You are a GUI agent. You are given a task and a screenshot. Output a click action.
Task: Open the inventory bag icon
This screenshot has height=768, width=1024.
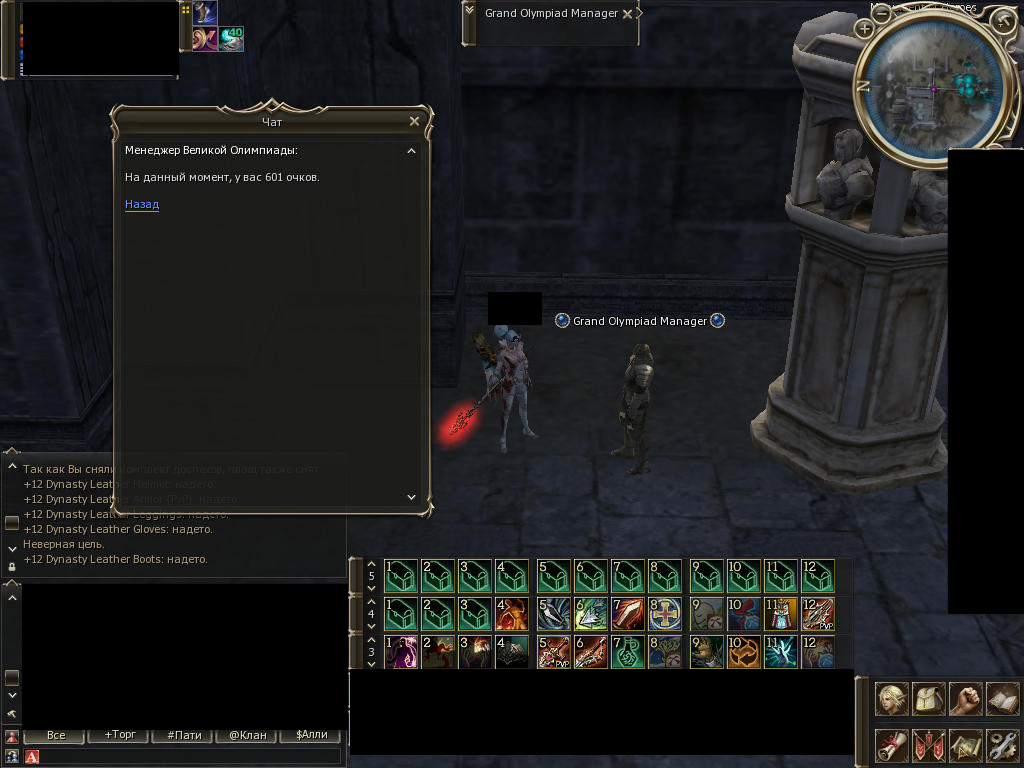(928, 699)
